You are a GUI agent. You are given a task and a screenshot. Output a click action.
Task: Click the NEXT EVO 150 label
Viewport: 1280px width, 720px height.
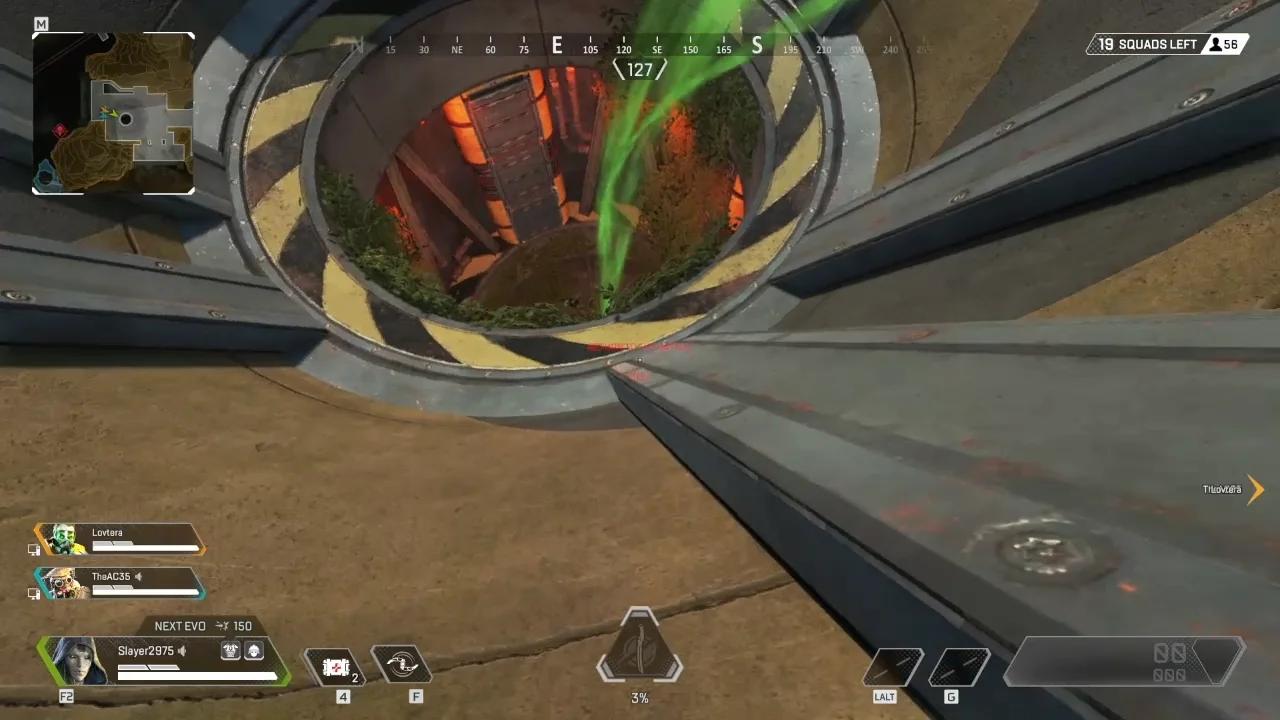tap(205, 626)
